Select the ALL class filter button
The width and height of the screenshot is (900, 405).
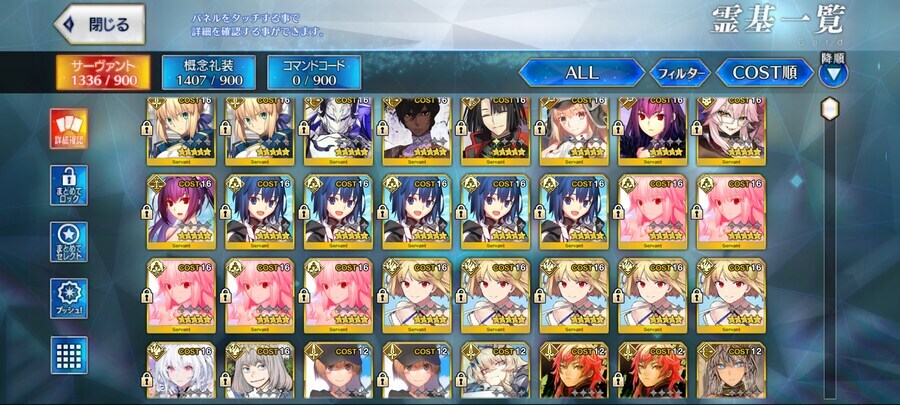coord(581,72)
